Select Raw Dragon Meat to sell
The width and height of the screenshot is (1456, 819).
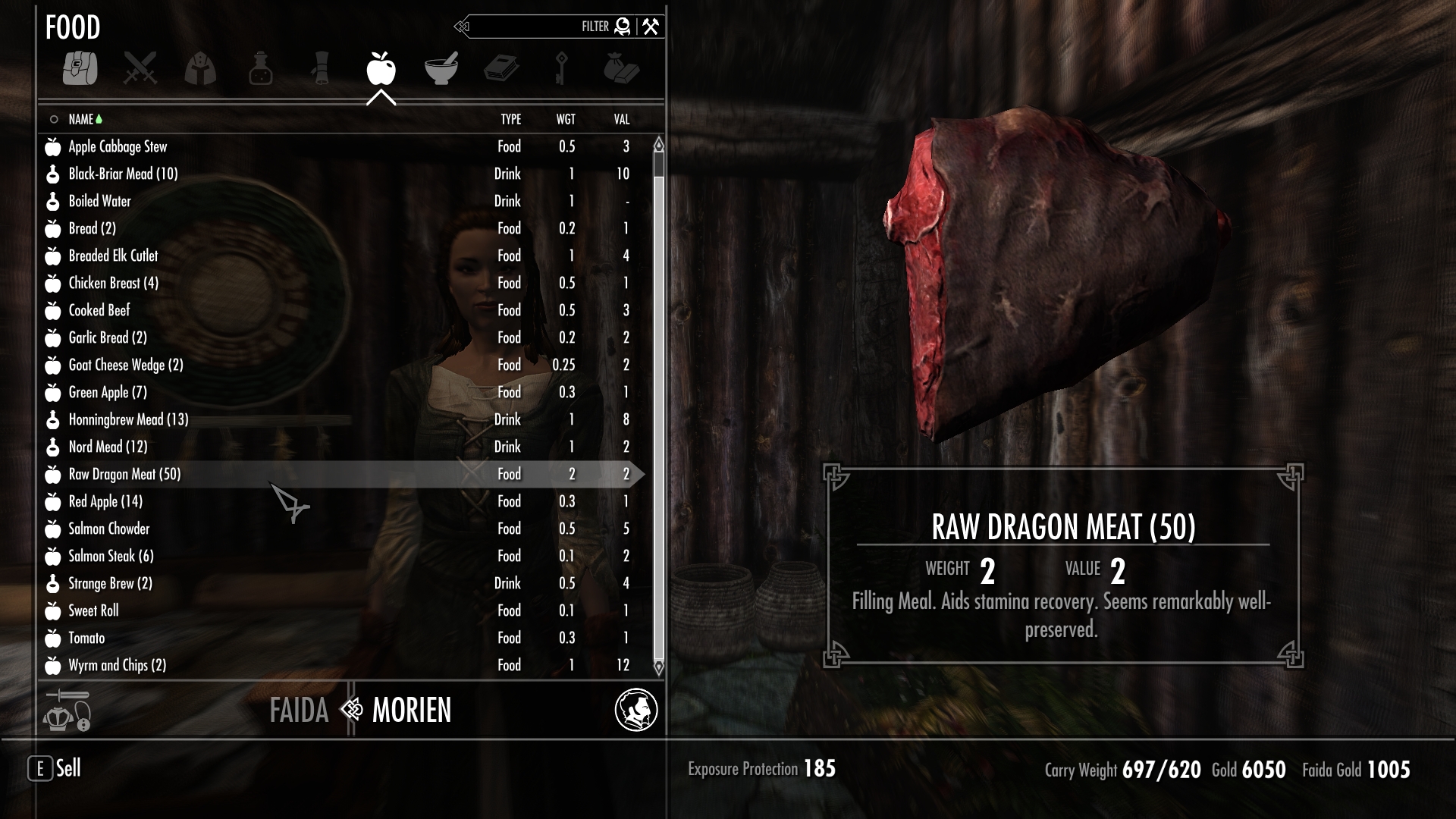(x=124, y=474)
